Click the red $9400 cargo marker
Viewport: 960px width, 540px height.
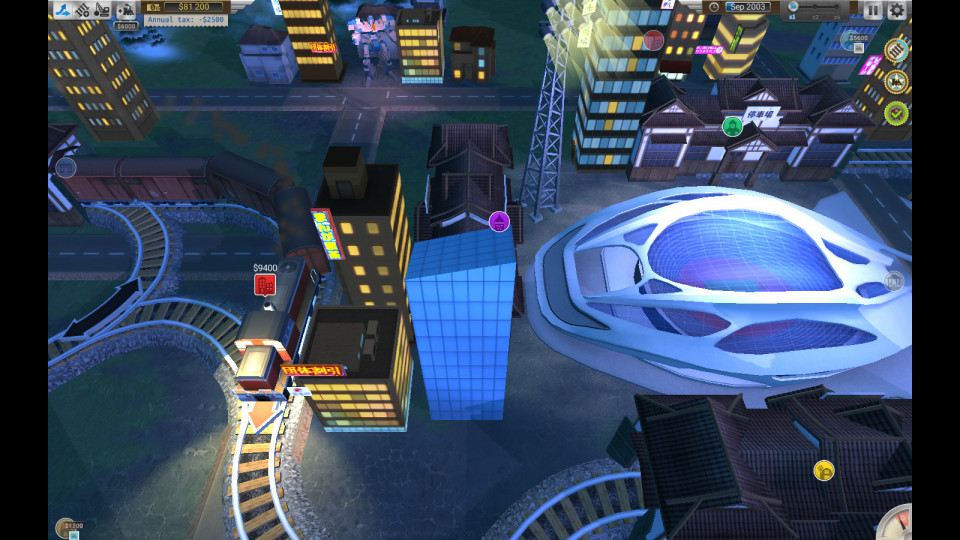[x=265, y=286]
